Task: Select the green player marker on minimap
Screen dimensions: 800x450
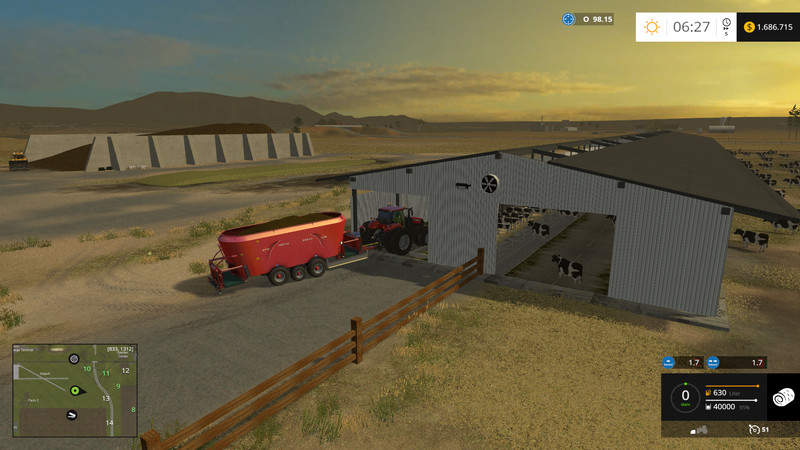Action: (74, 390)
